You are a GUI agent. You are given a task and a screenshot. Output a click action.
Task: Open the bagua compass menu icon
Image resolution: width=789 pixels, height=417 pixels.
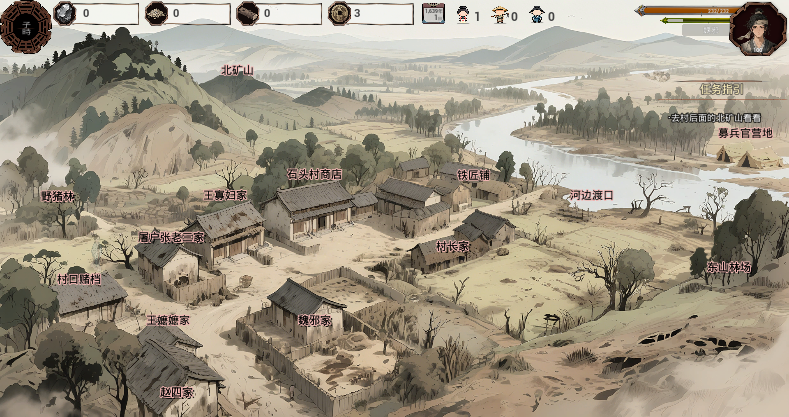(24, 23)
